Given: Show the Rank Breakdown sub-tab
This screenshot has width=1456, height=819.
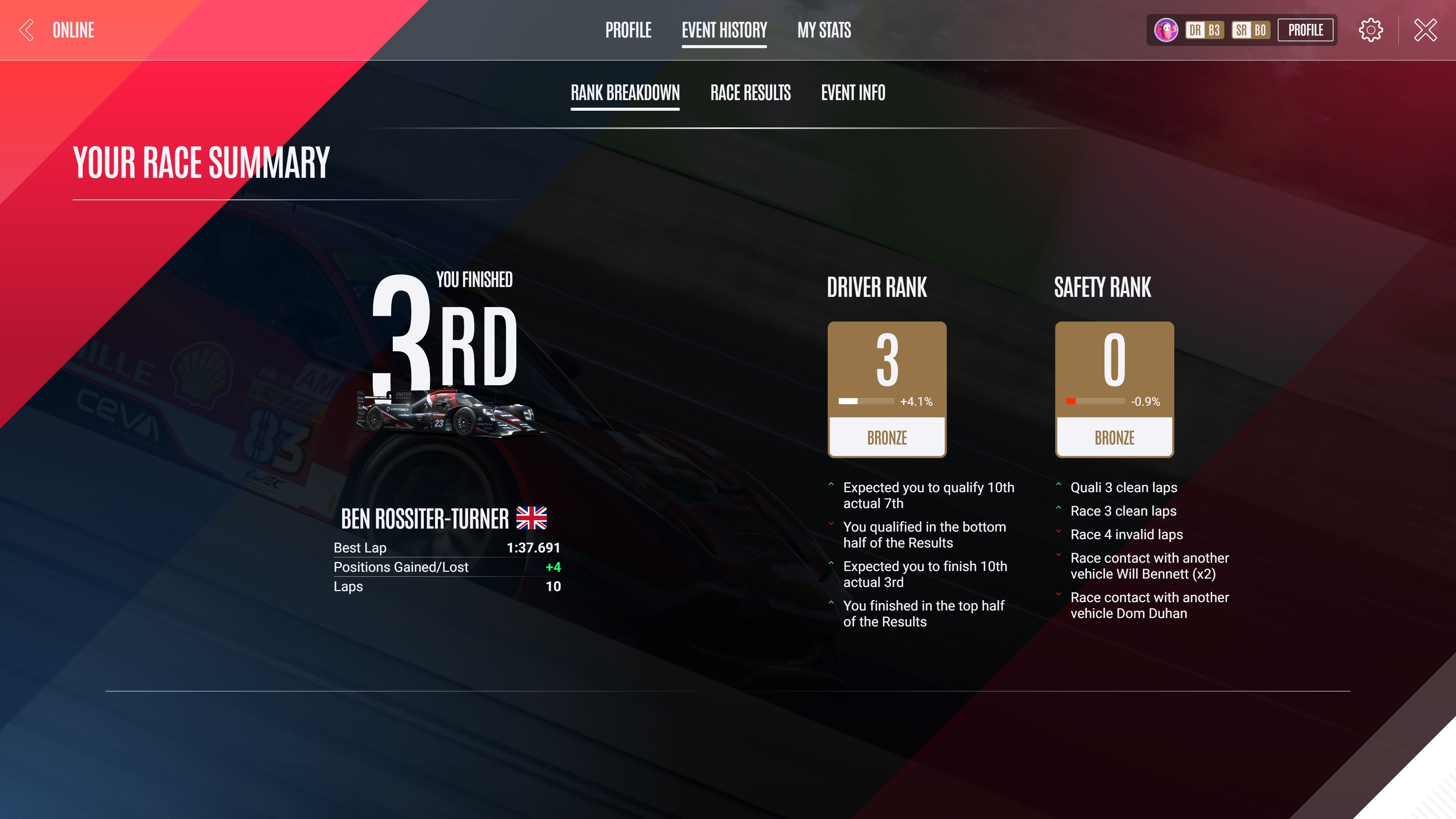Looking at the screenshot, I should click(x=624, y=93).
